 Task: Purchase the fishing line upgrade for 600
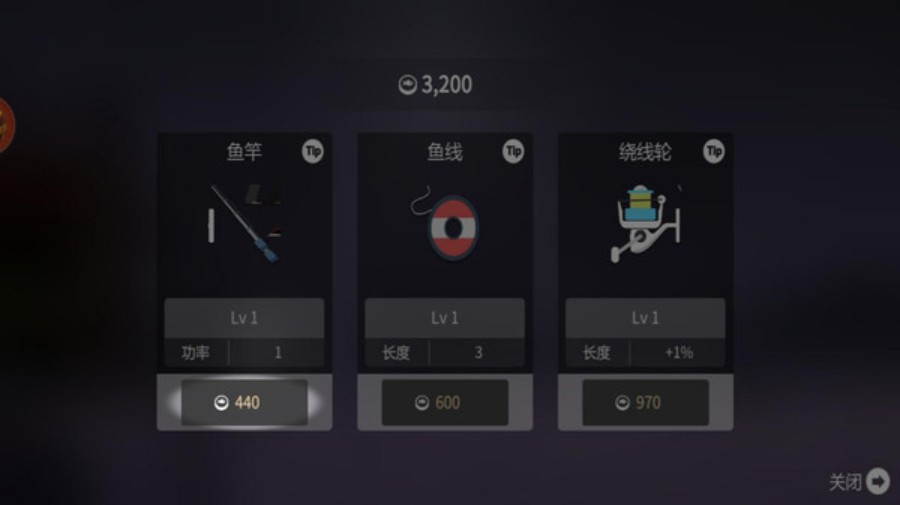pyautogui.click(x=445, y=402)
